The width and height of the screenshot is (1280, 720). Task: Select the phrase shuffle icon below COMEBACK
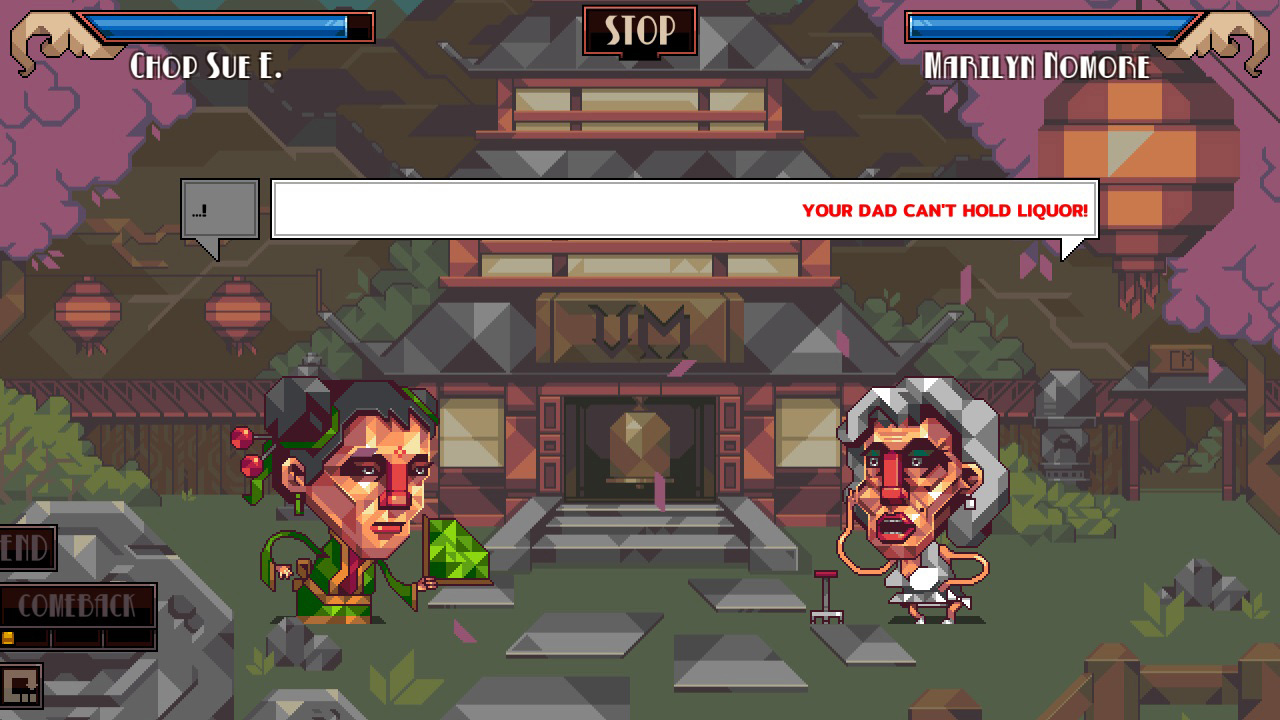pyautogui.click(x=21, y=685)
